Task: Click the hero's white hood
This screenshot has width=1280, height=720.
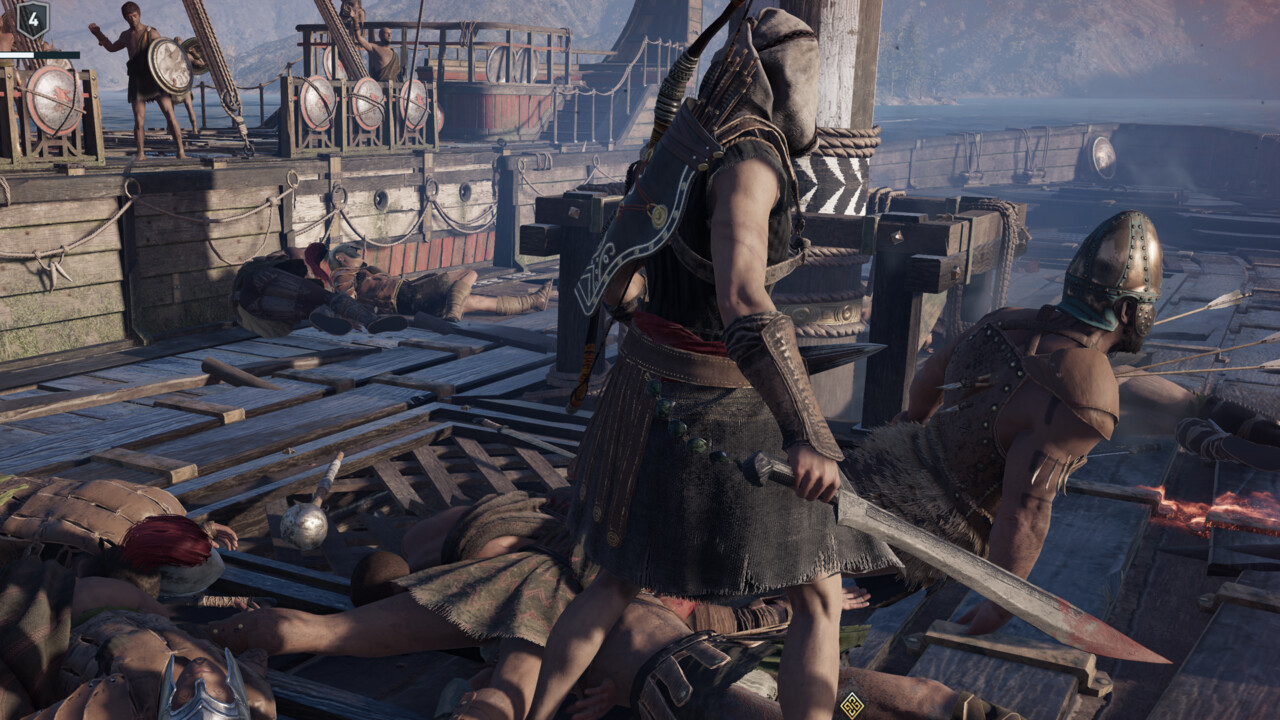Action: [785, 75]
